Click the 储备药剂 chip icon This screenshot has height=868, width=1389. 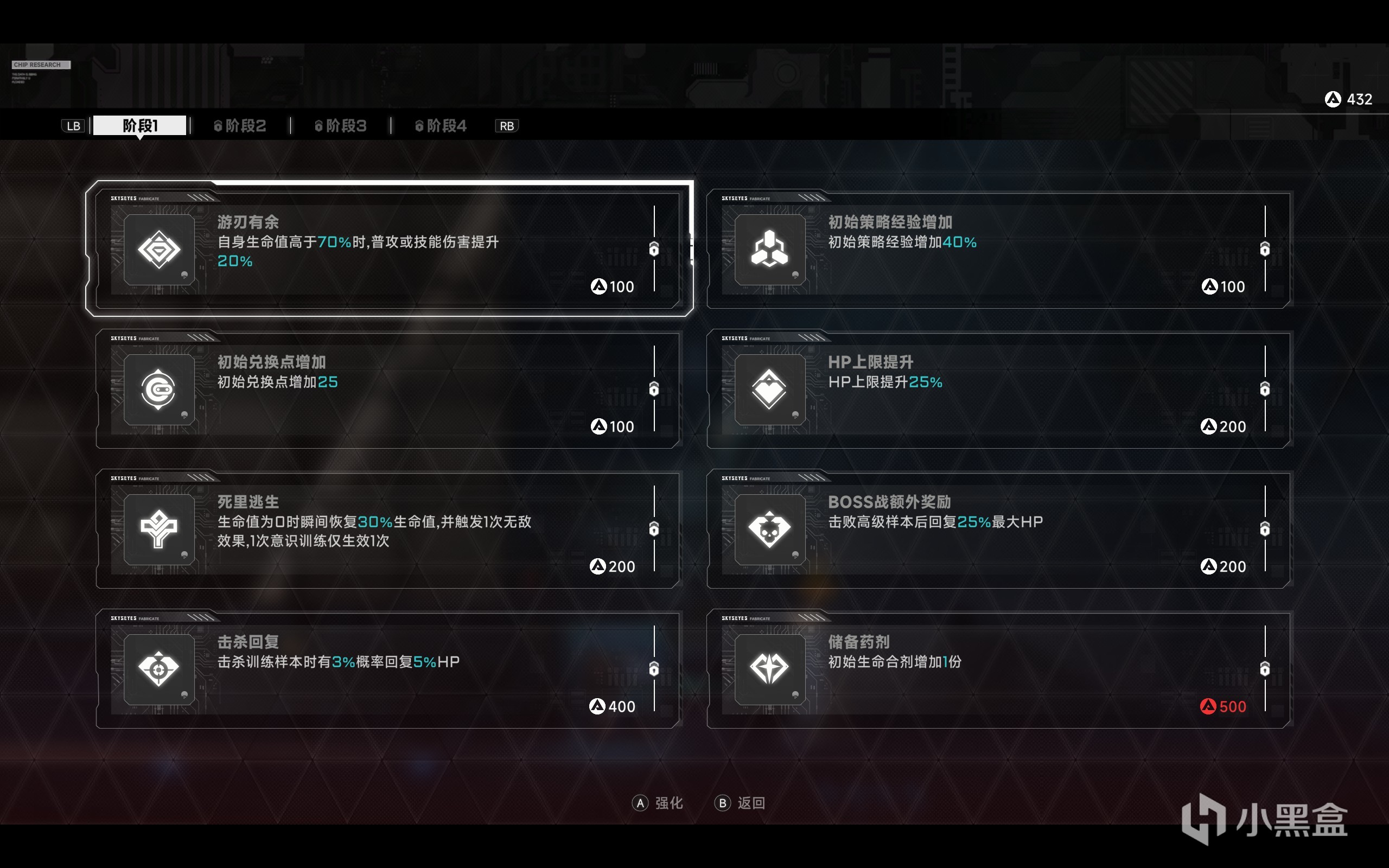click(x=770, y=669)
